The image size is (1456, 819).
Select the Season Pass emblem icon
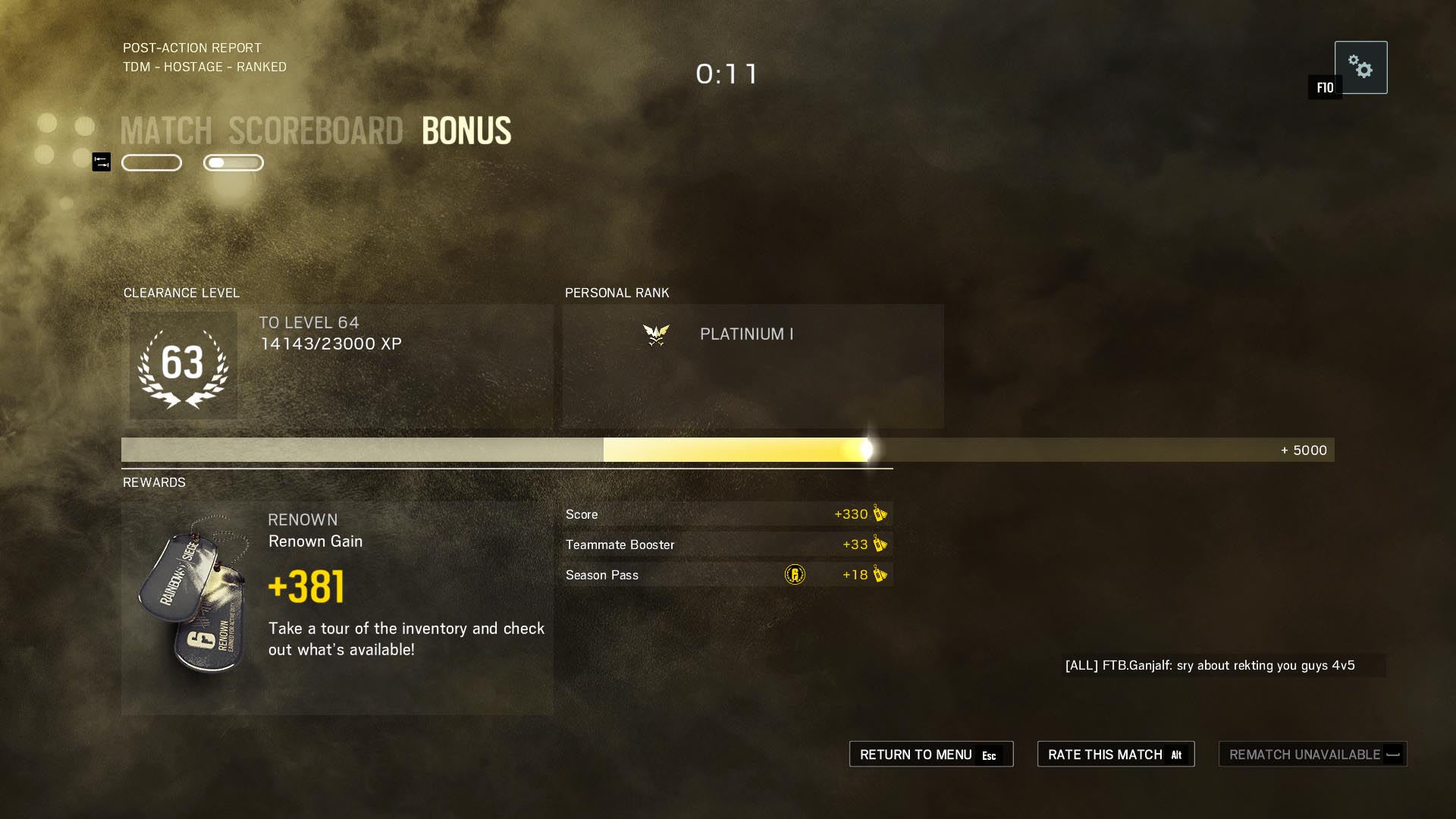click(x=795, y=575)
